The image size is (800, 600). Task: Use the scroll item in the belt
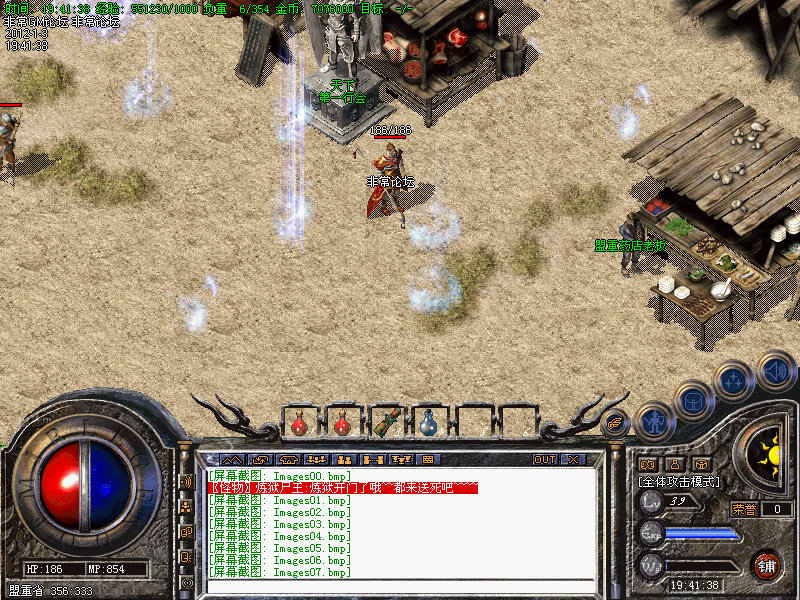click(x=385, y=422)
